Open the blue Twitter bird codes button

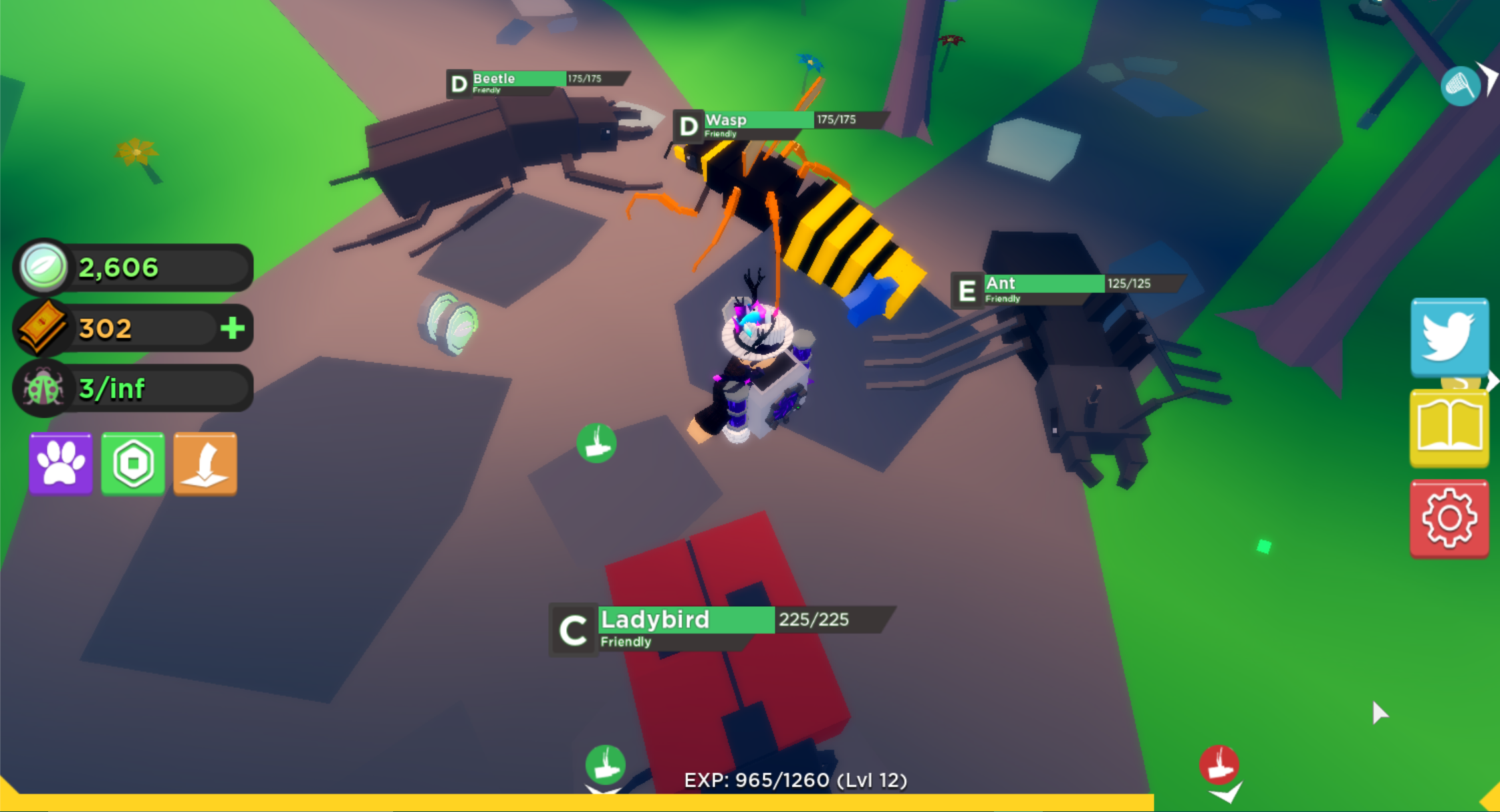(1449, 337)
